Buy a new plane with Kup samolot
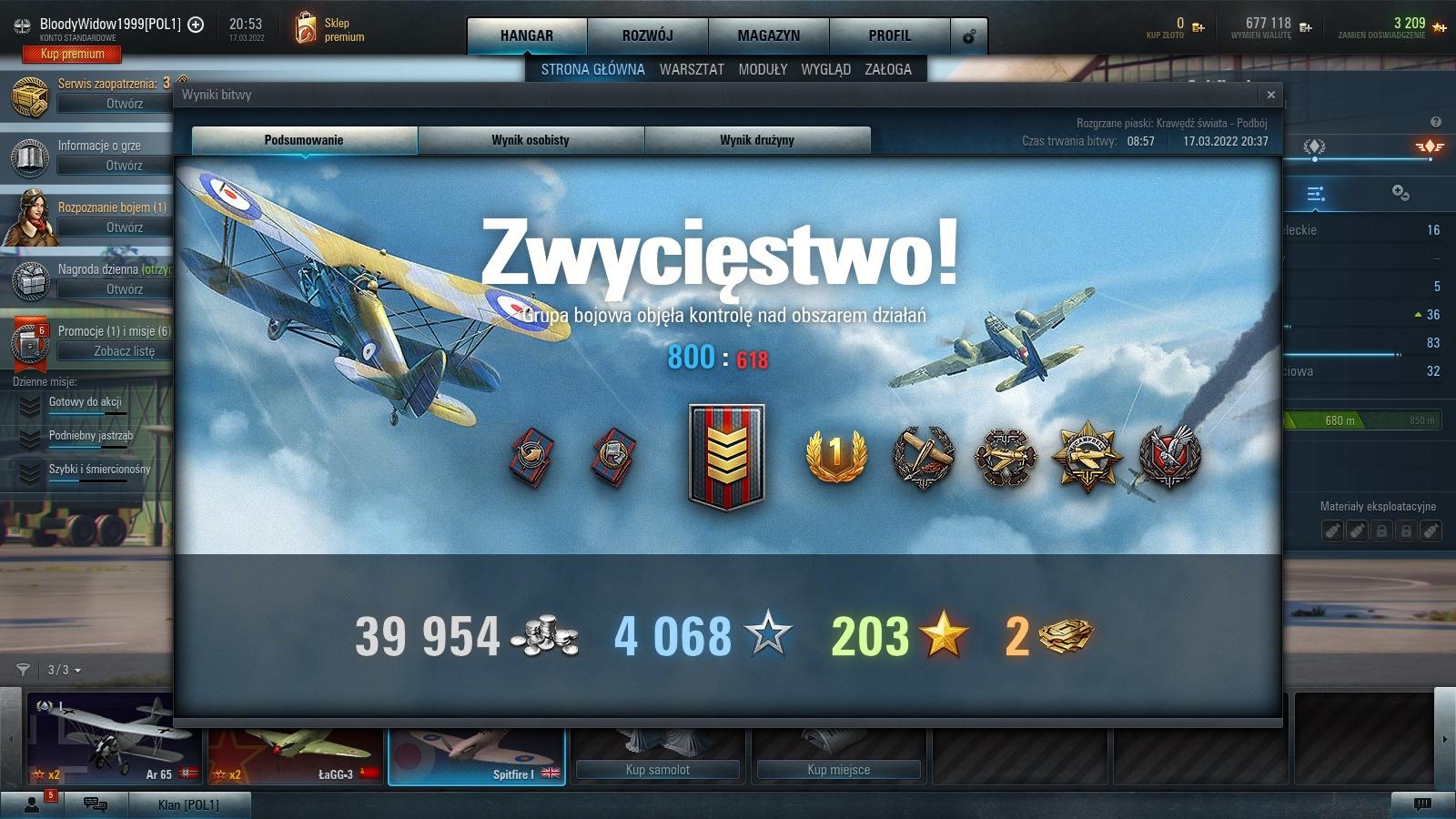 tap(657, 770)
